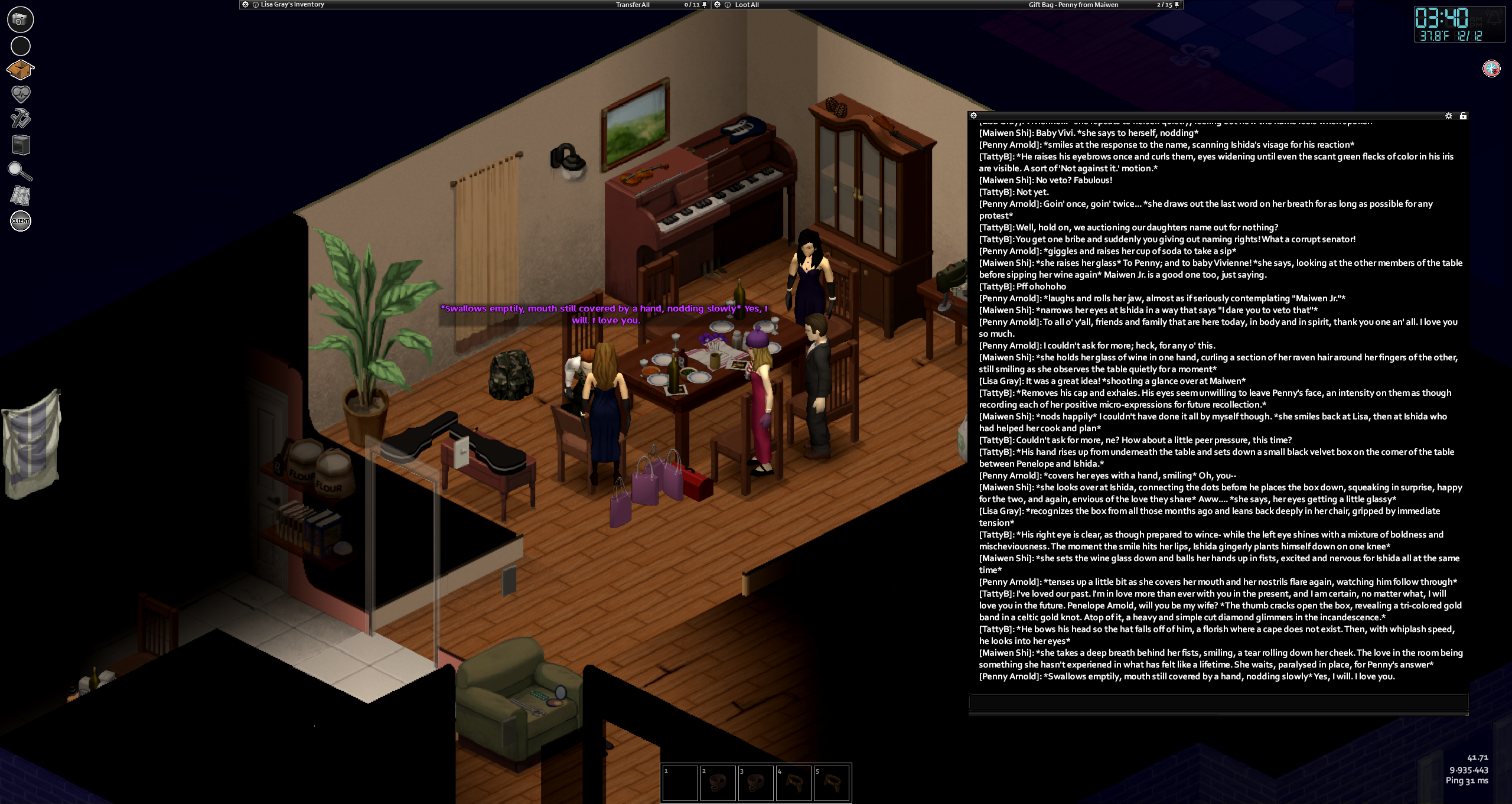
Task: Click the chat text entry box
Action: pyautogui.click(x=1218, y=702)
